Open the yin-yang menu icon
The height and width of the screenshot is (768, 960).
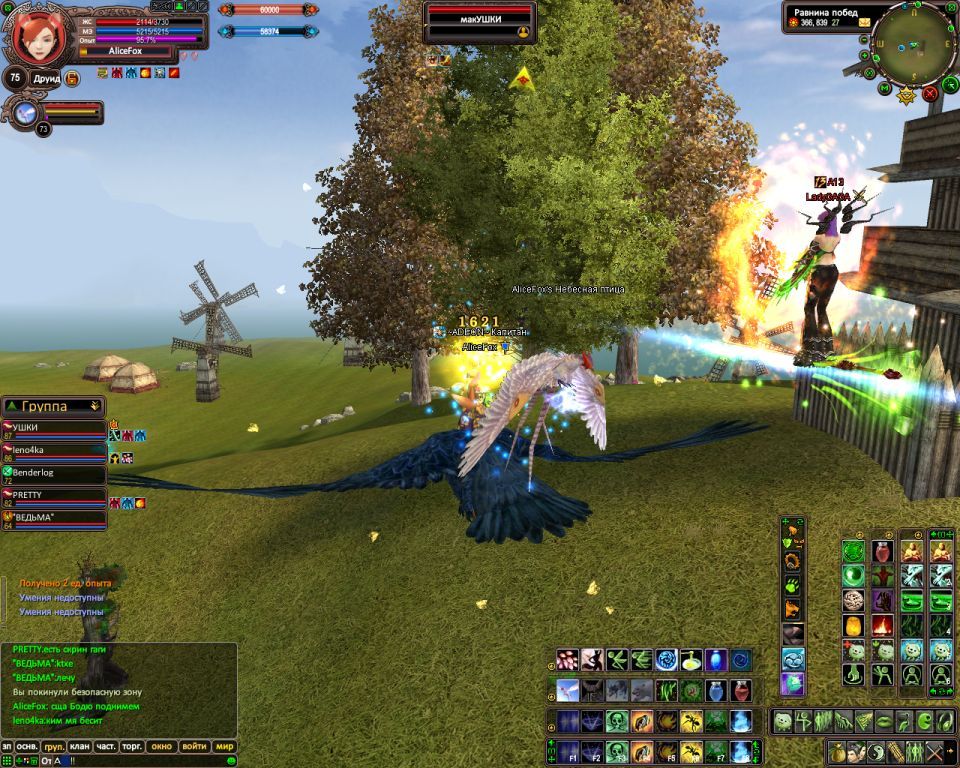click(876, 752)
